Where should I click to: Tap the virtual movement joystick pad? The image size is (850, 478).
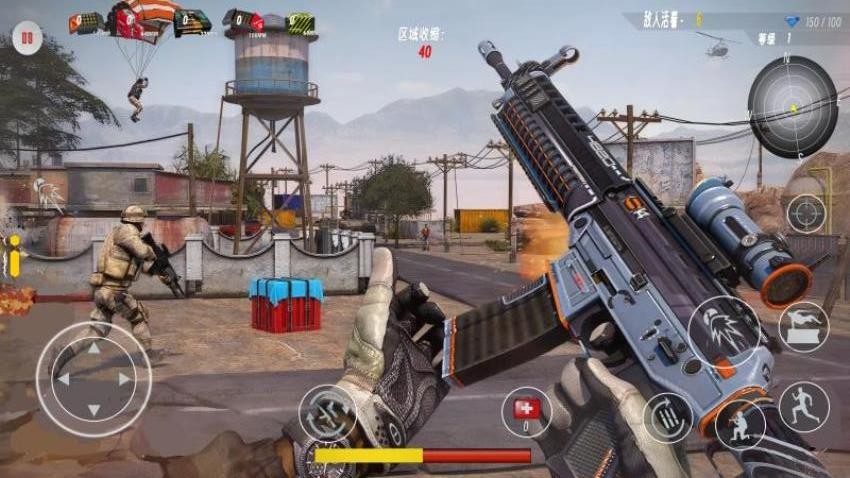(x=93, y=378)
